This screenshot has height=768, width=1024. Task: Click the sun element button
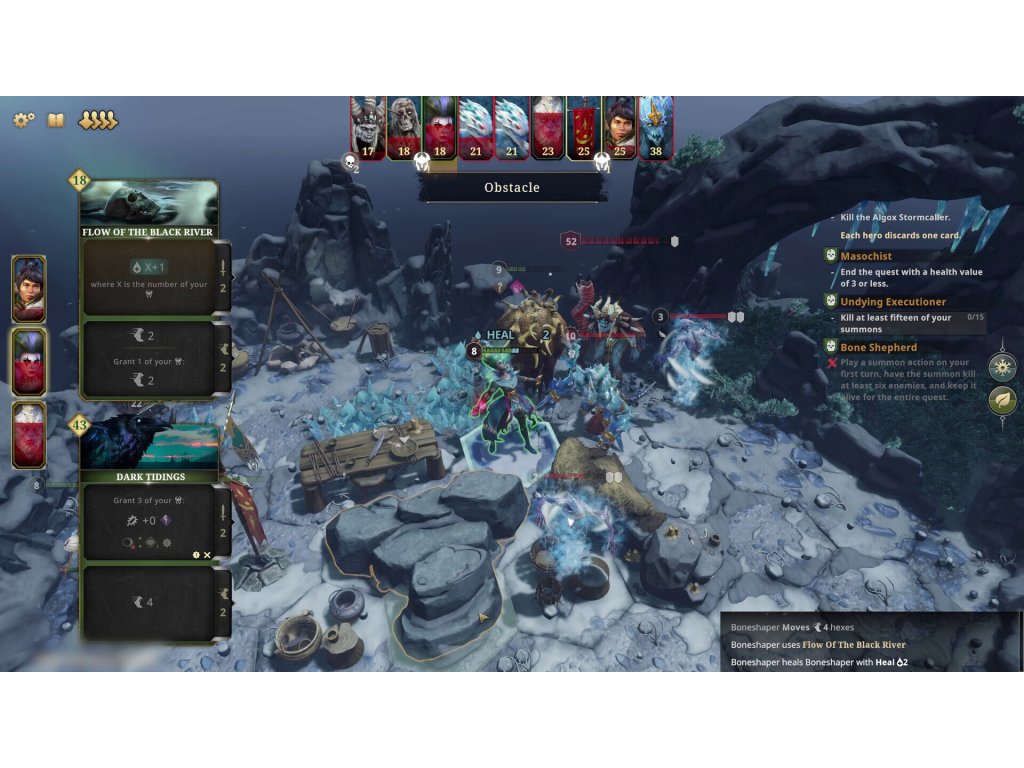(1002, 366)
